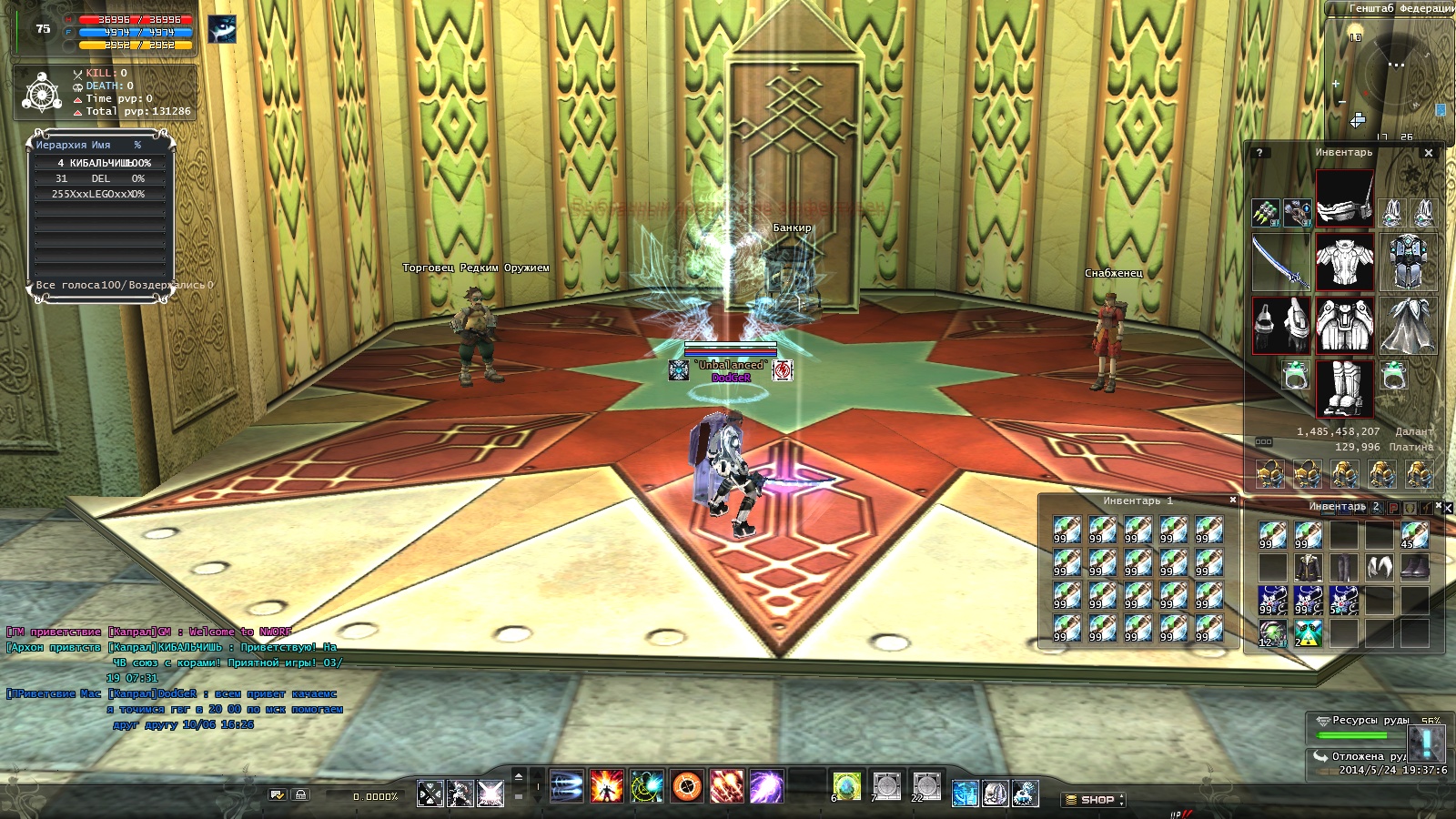Activate the fiery explosion skill on the hotbar
Viewport: 1456px width, 819px height.
coord(606,786)
